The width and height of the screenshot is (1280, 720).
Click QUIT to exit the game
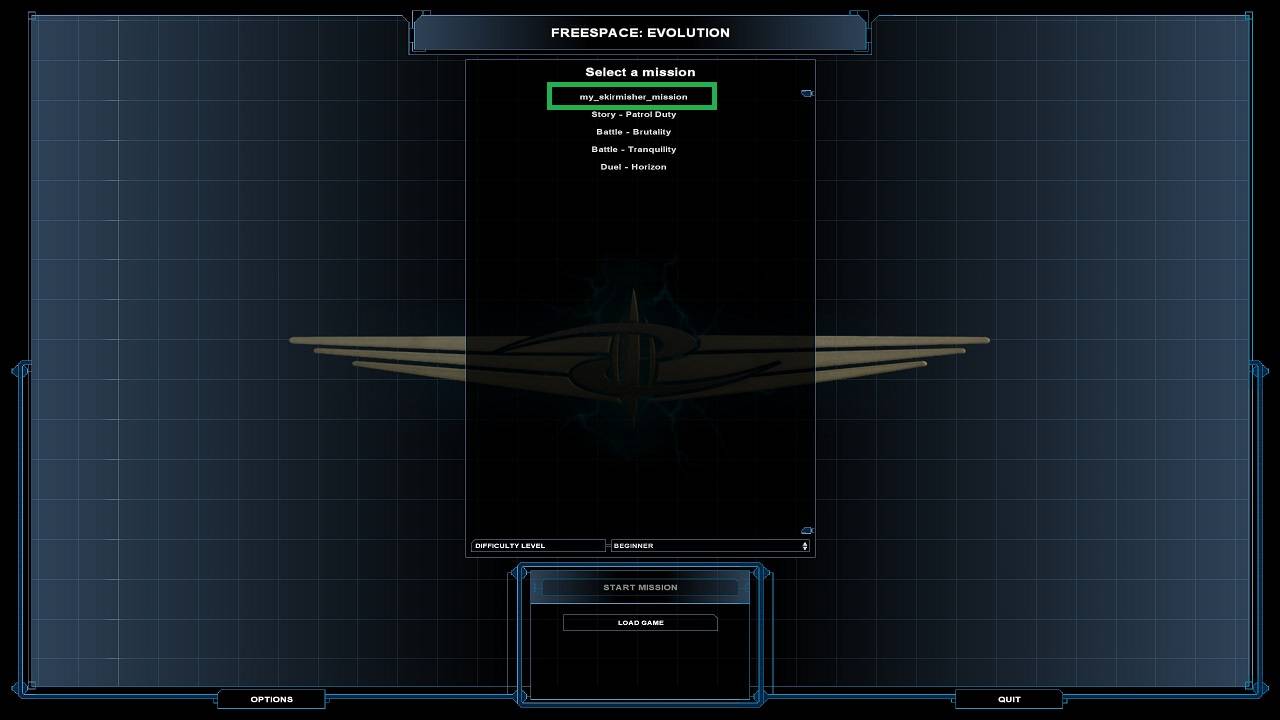click(x=1009, y=698)
